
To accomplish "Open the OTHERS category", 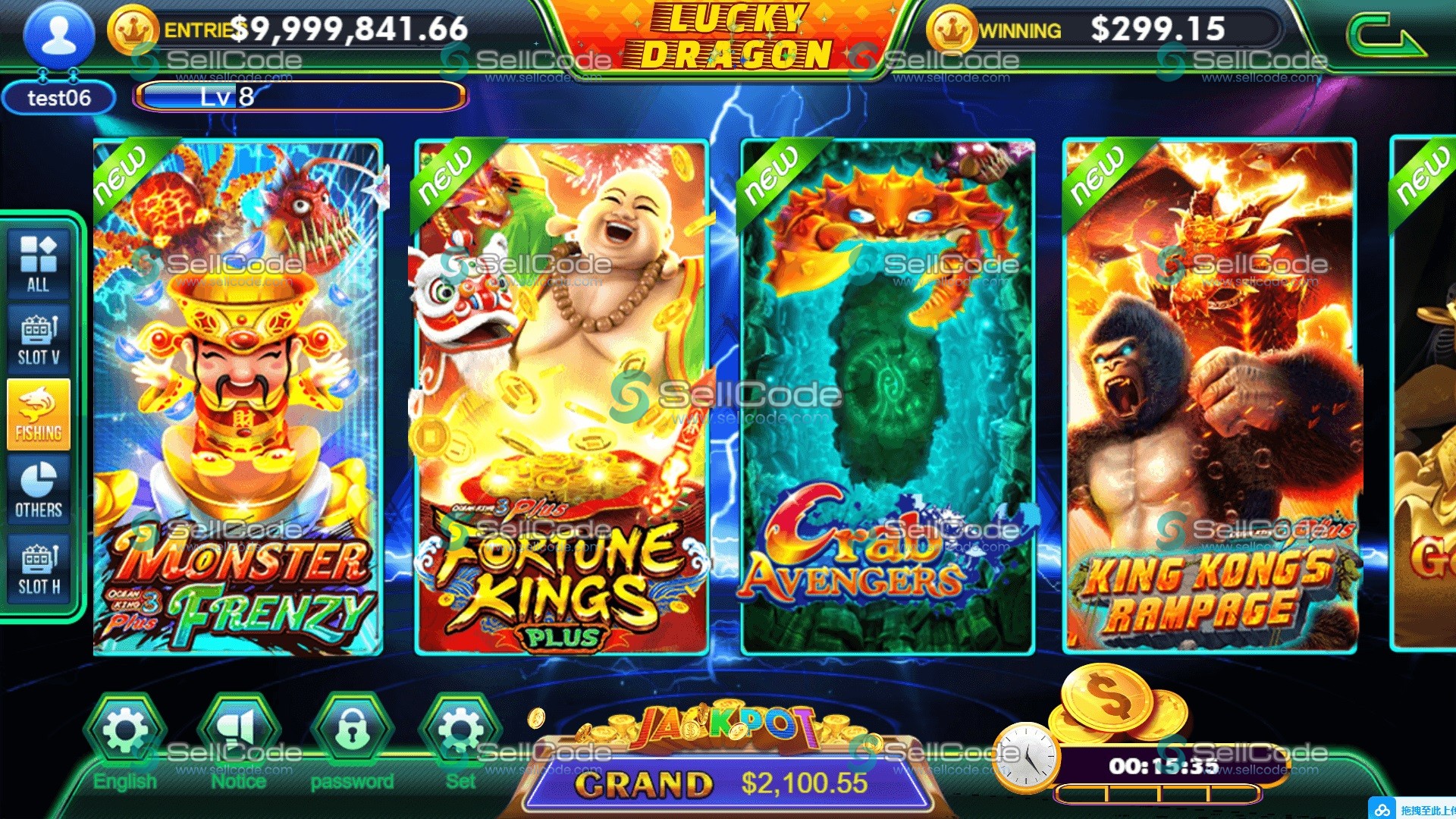I will [39, 490].
